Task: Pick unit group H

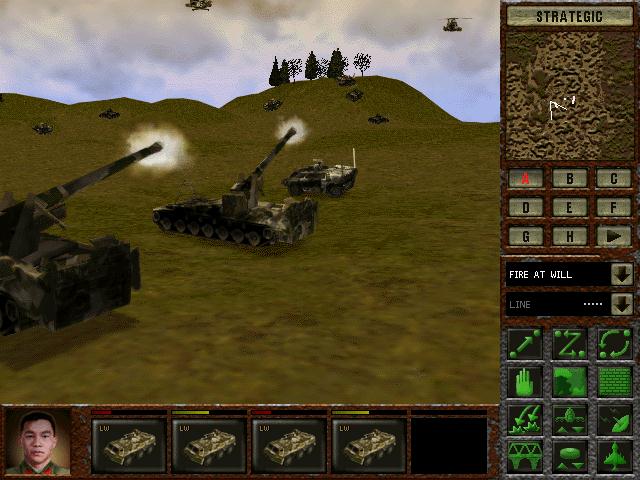Action: (570, 237)
